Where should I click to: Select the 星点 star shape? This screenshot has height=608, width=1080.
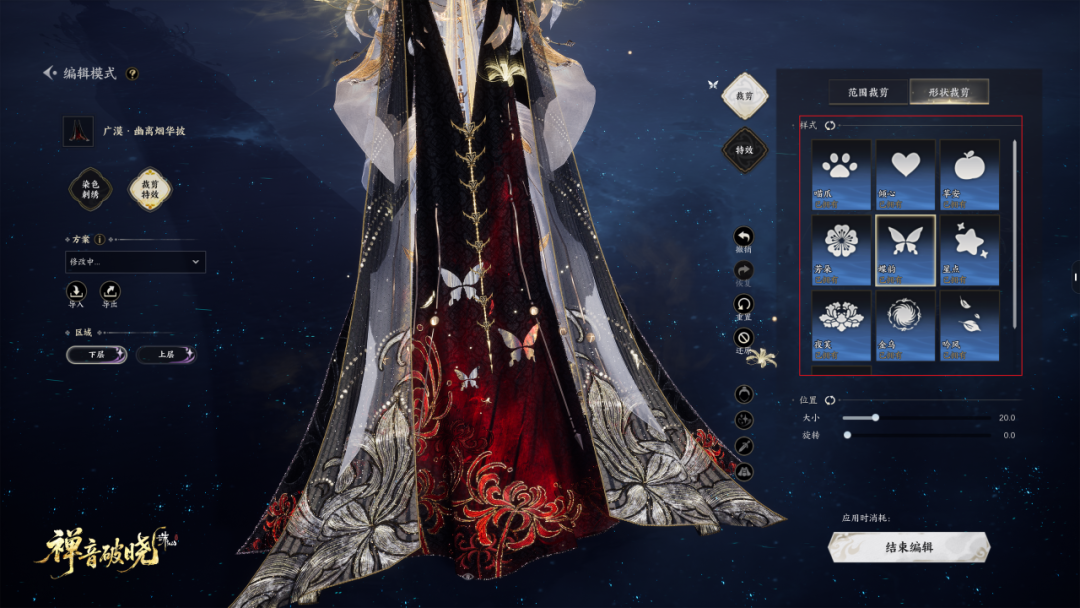point(969,250)
